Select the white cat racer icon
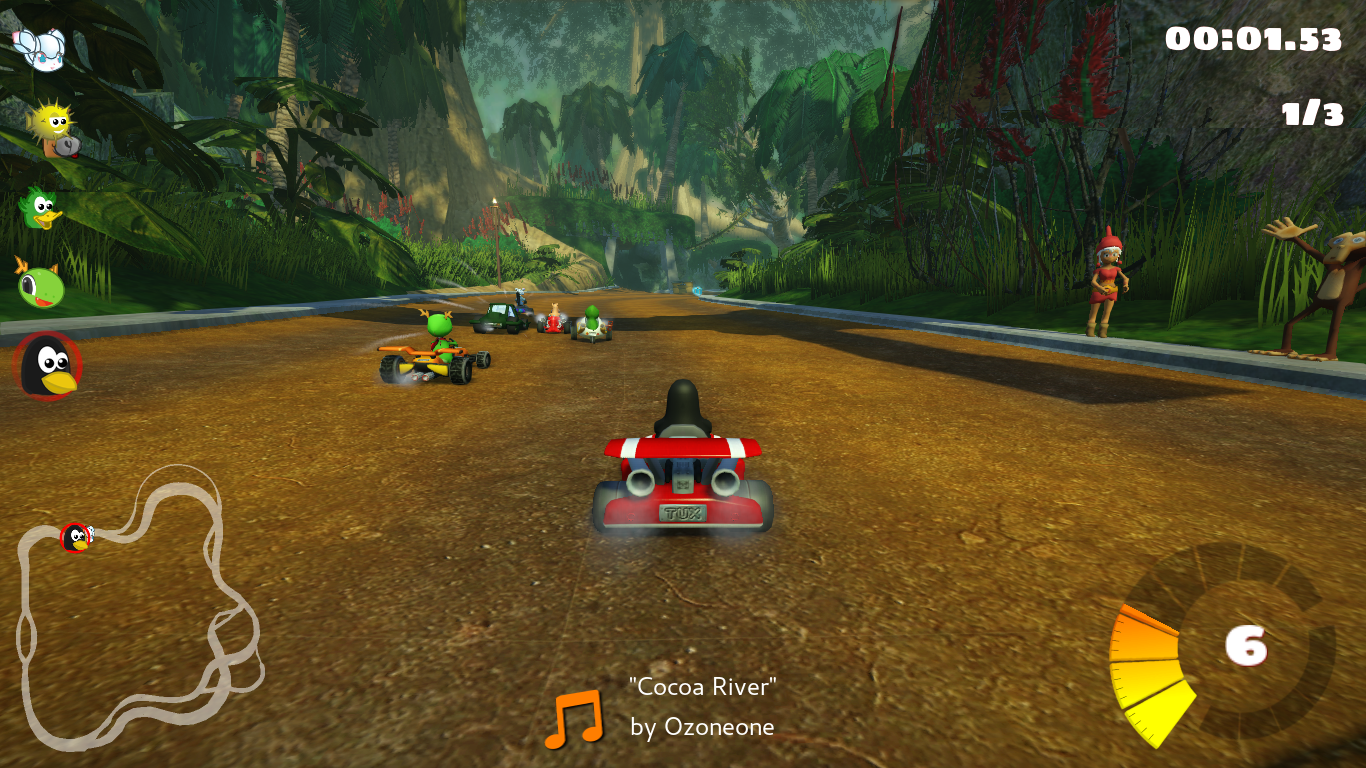1366x768 pixels. (x=40, y=47)
